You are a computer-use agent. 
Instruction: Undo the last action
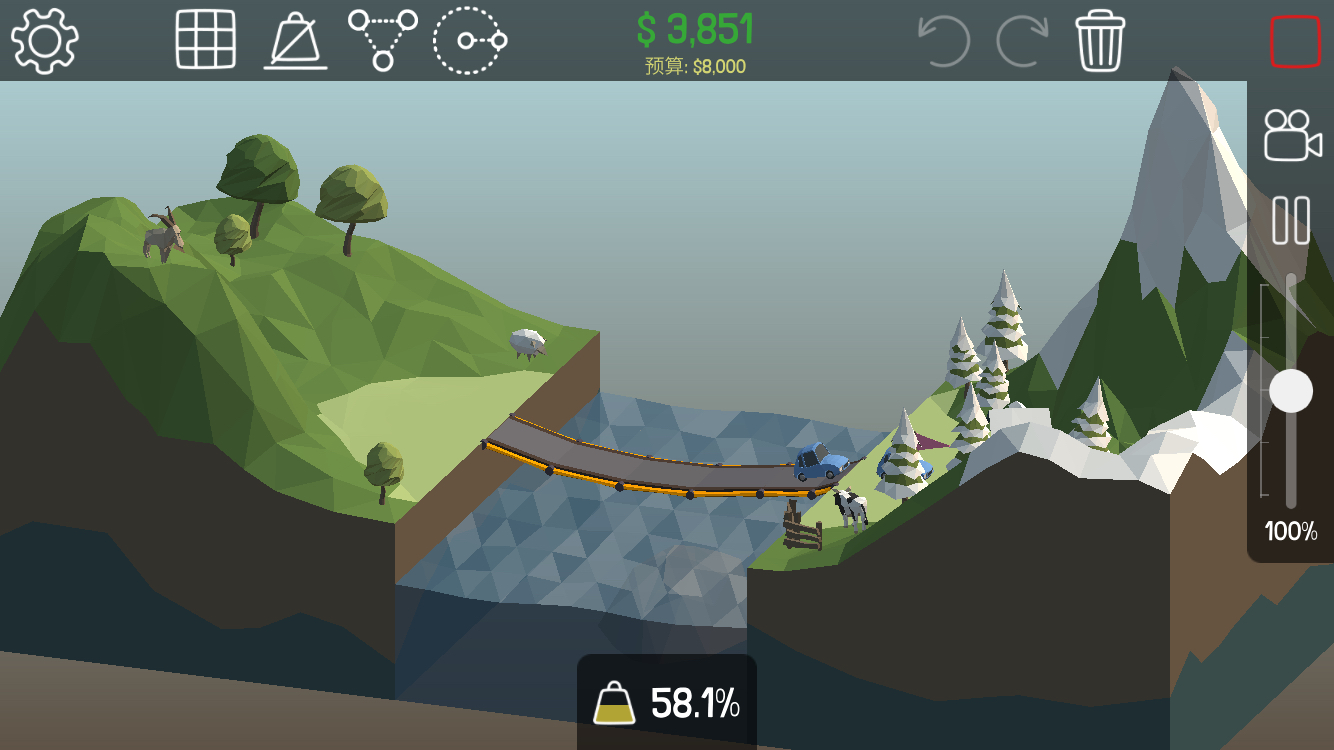tap(943, 41)
